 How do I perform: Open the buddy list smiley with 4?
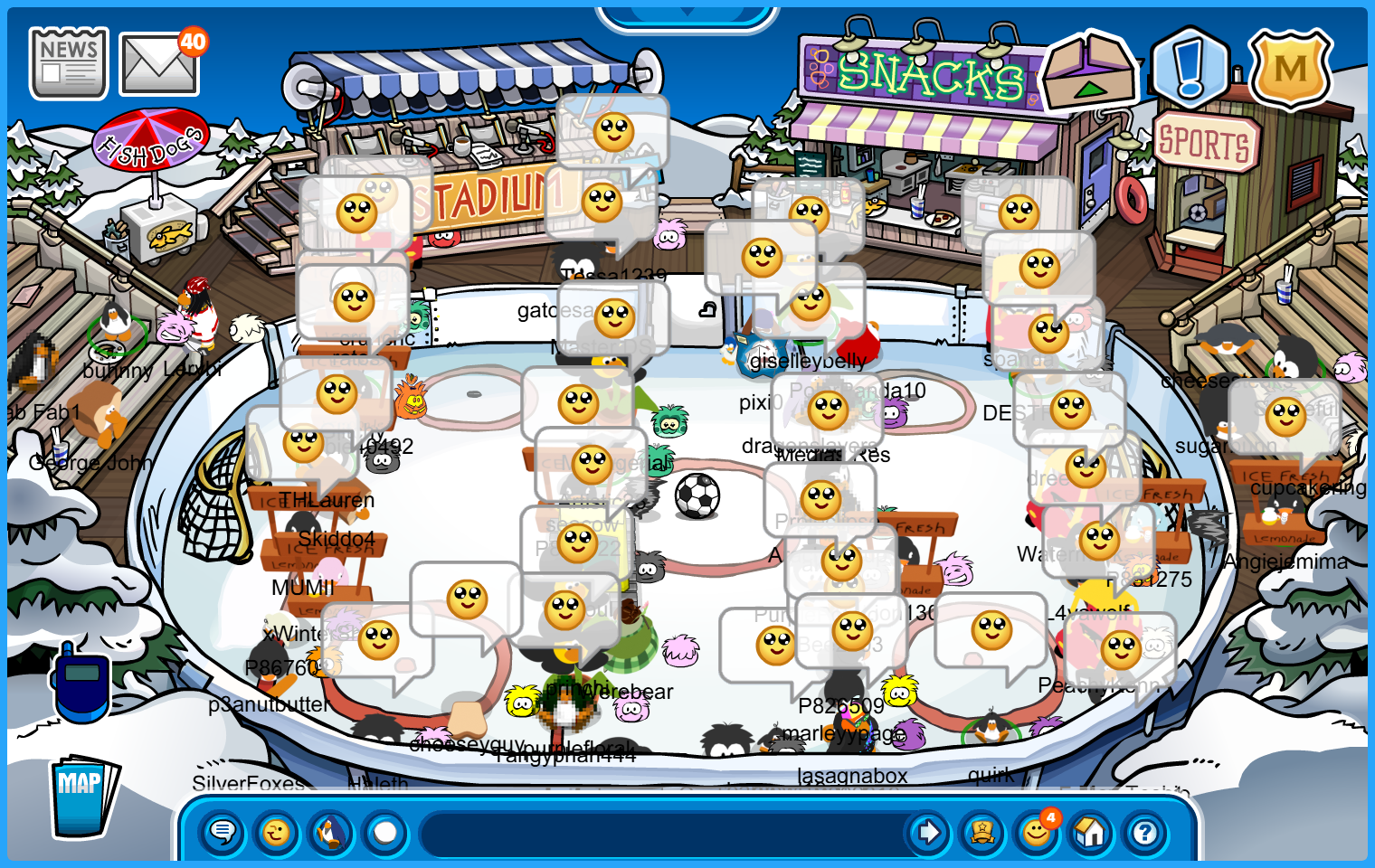1037,832
